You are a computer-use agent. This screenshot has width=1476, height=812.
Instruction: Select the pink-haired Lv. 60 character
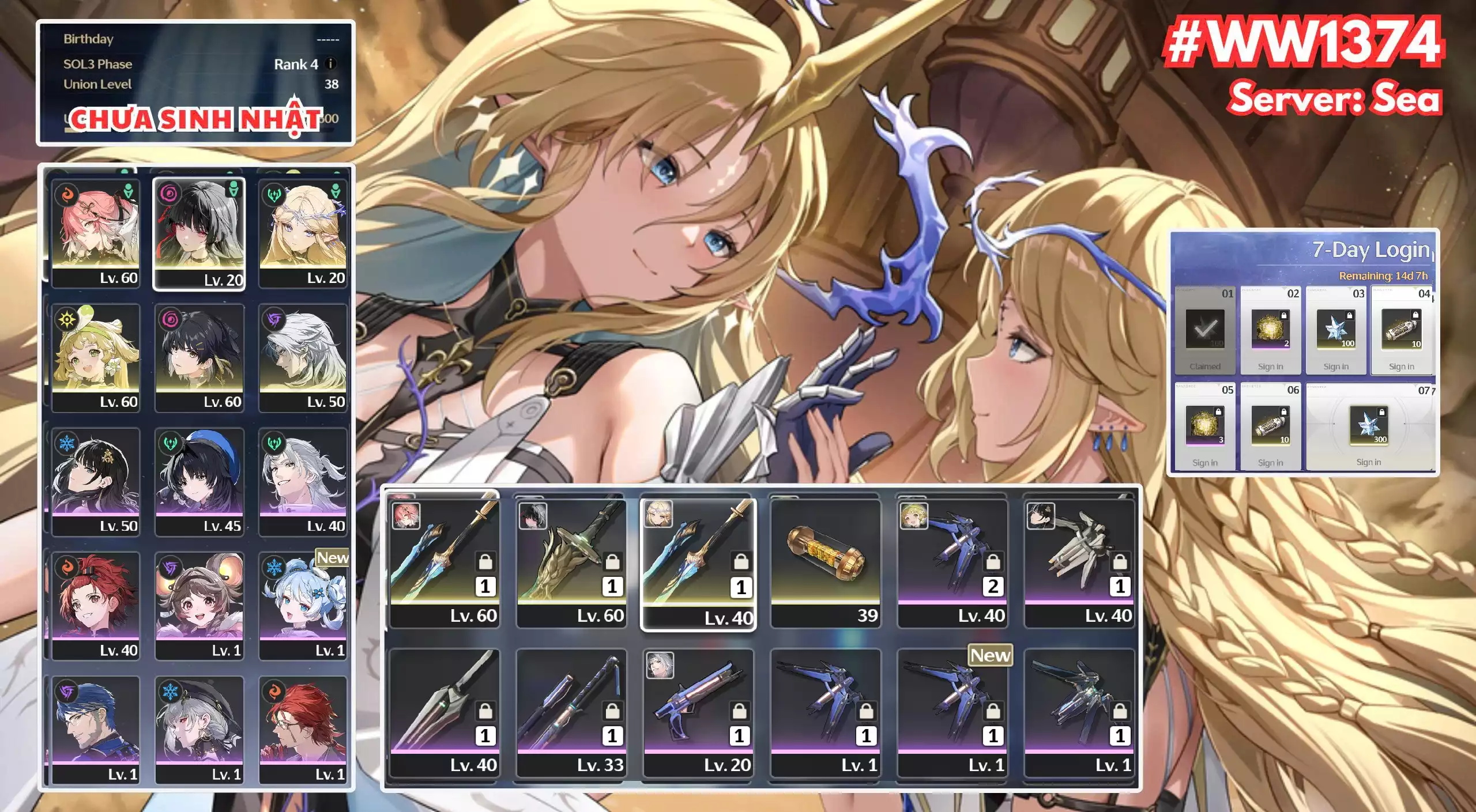click(x=96, y=233)
